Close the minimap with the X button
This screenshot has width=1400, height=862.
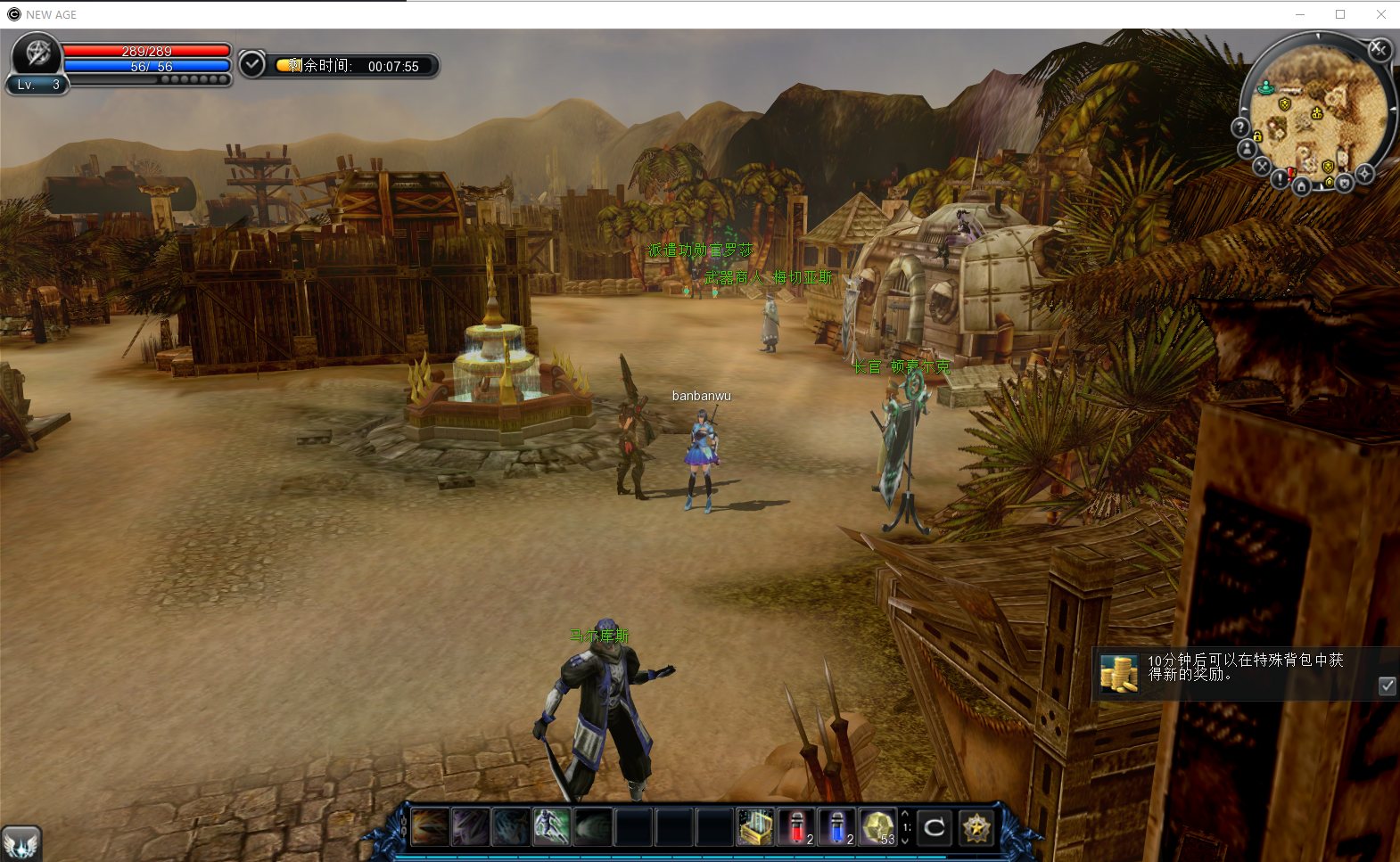click(1379, 49)
